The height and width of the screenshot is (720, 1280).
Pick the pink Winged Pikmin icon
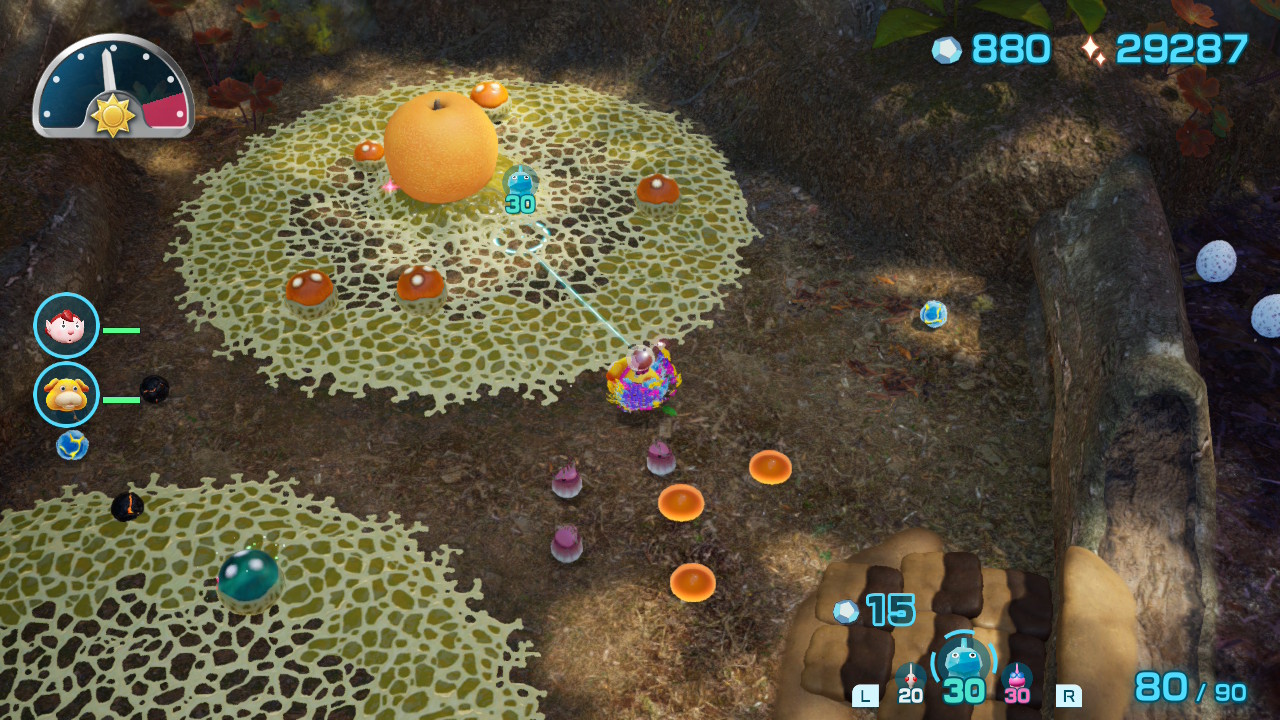click(1016, 678)
